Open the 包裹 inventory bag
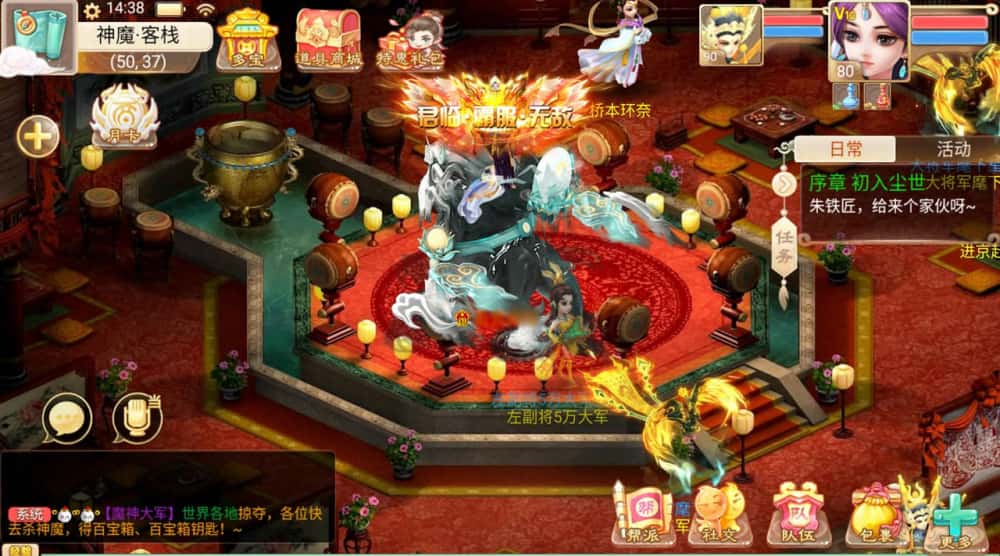1000x556 pixels. (875, 514)
